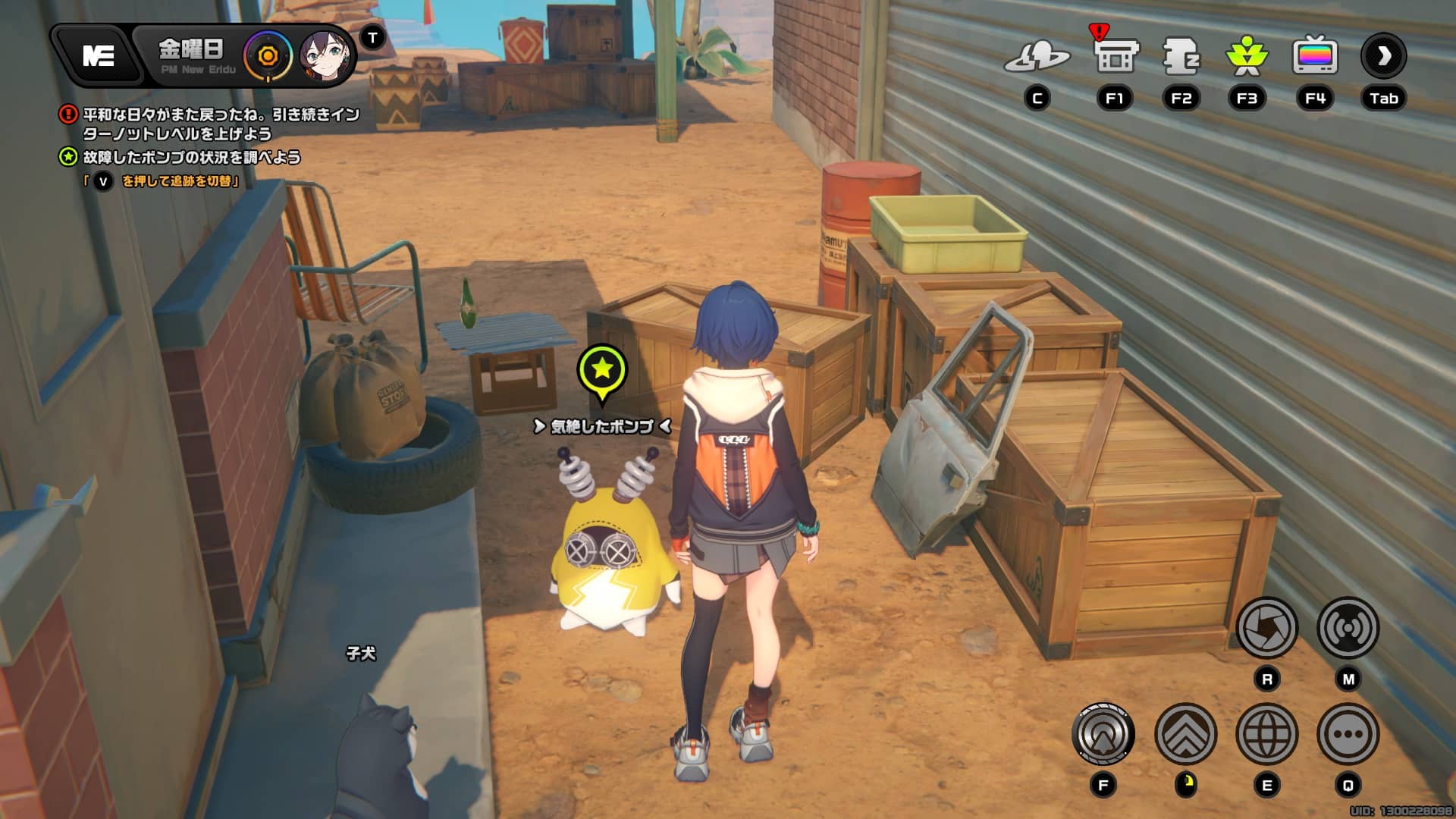Track the green star side quest entry
1456x819 pixels.
click(191, 158)
